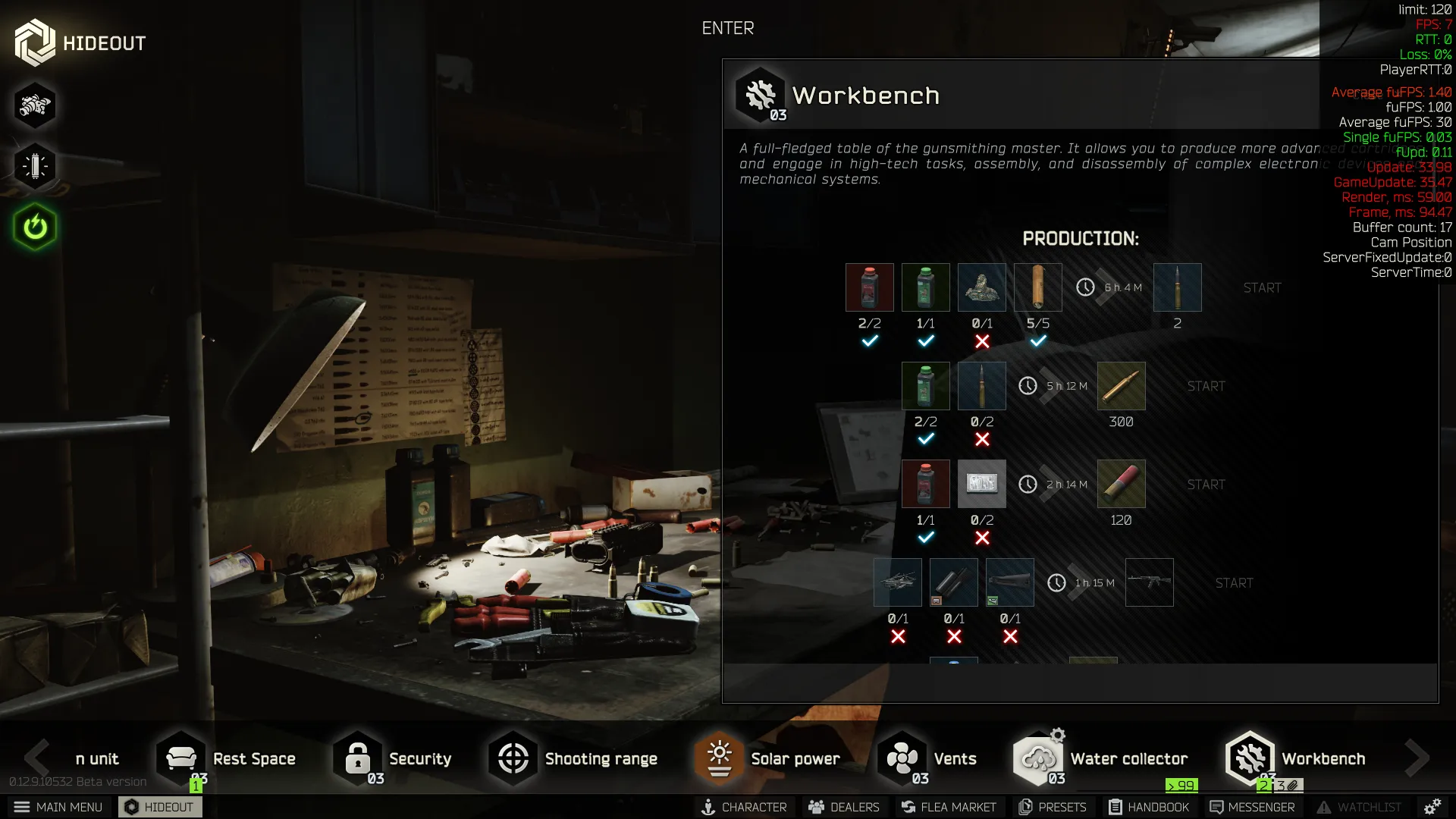This screenshot has height=819, width=1456.
Task: Start the 120 shotgun shells production
Action: point(1206,485)
